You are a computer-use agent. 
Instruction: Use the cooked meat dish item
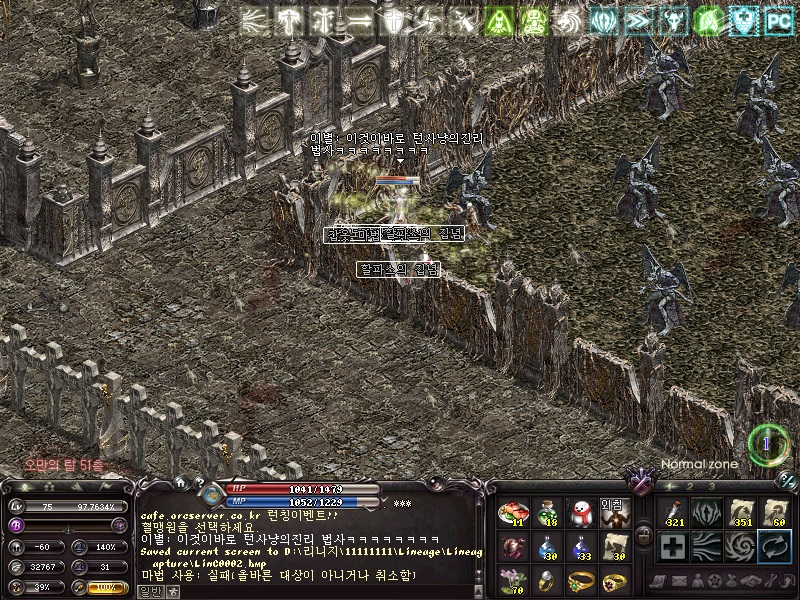tap(511, 513)
